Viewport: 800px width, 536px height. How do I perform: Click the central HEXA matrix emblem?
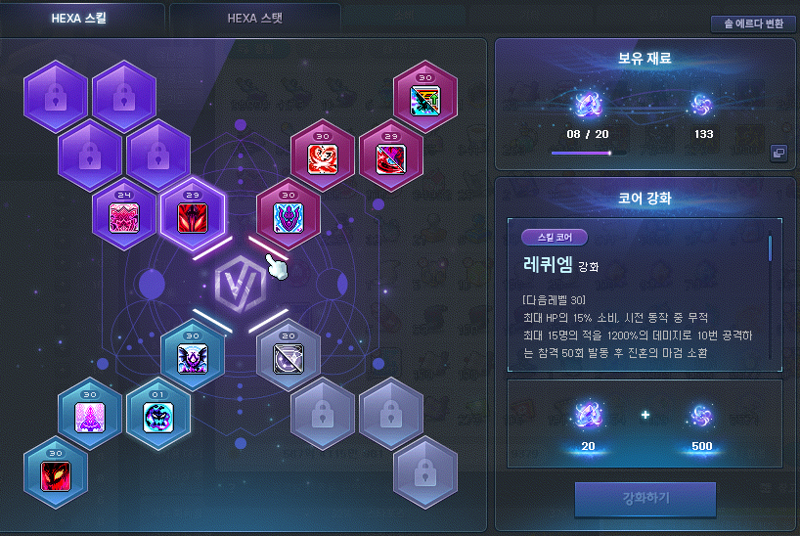(240, 287)
